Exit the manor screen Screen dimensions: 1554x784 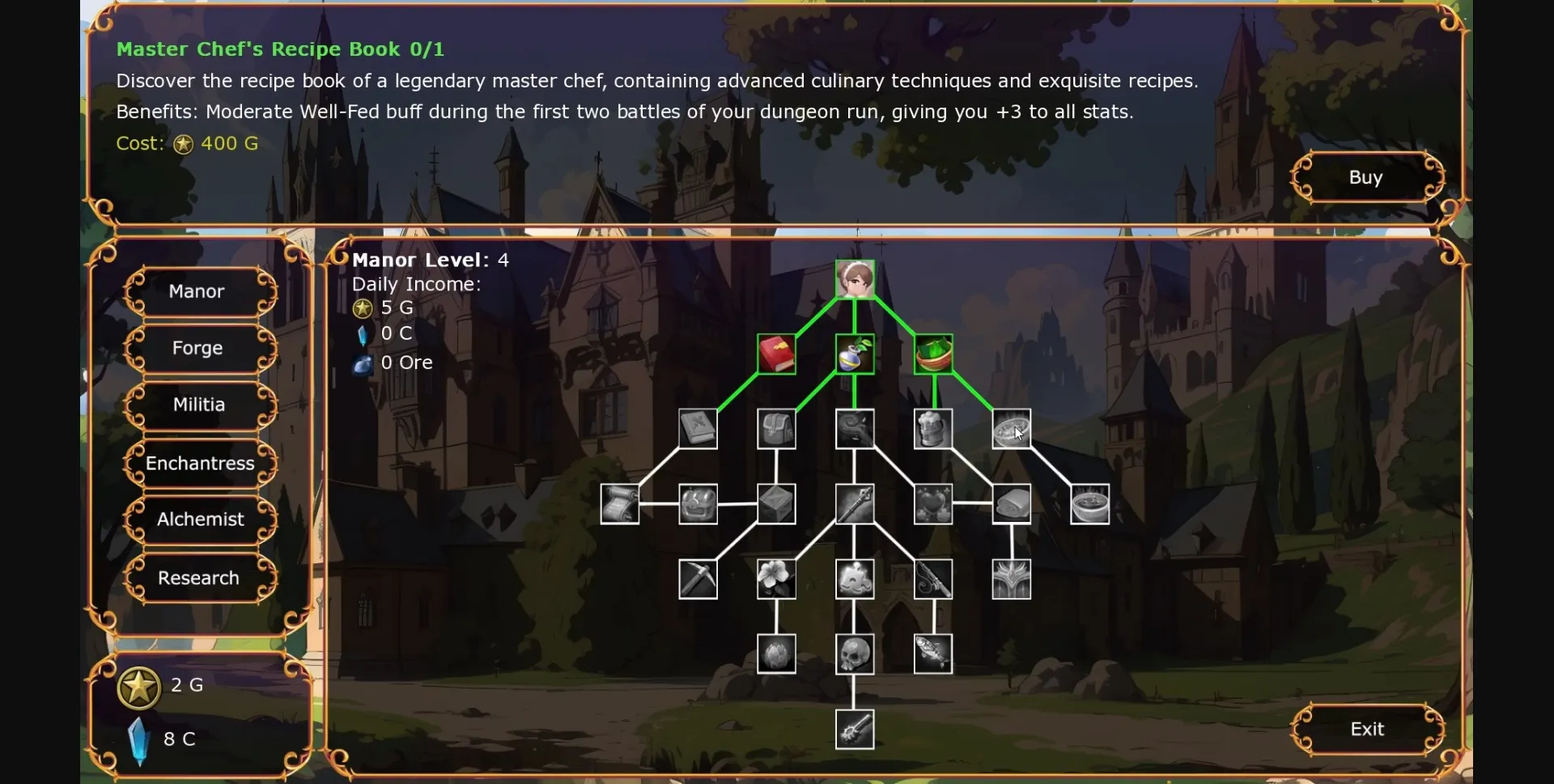1366,728
